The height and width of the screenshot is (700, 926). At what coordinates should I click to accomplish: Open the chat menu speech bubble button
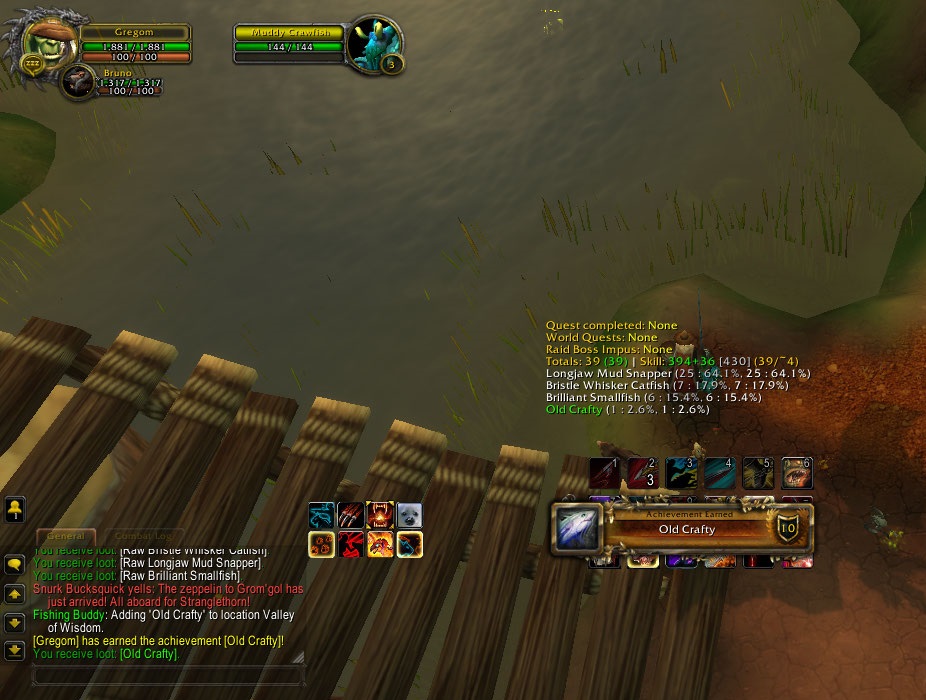coord(15,565)
